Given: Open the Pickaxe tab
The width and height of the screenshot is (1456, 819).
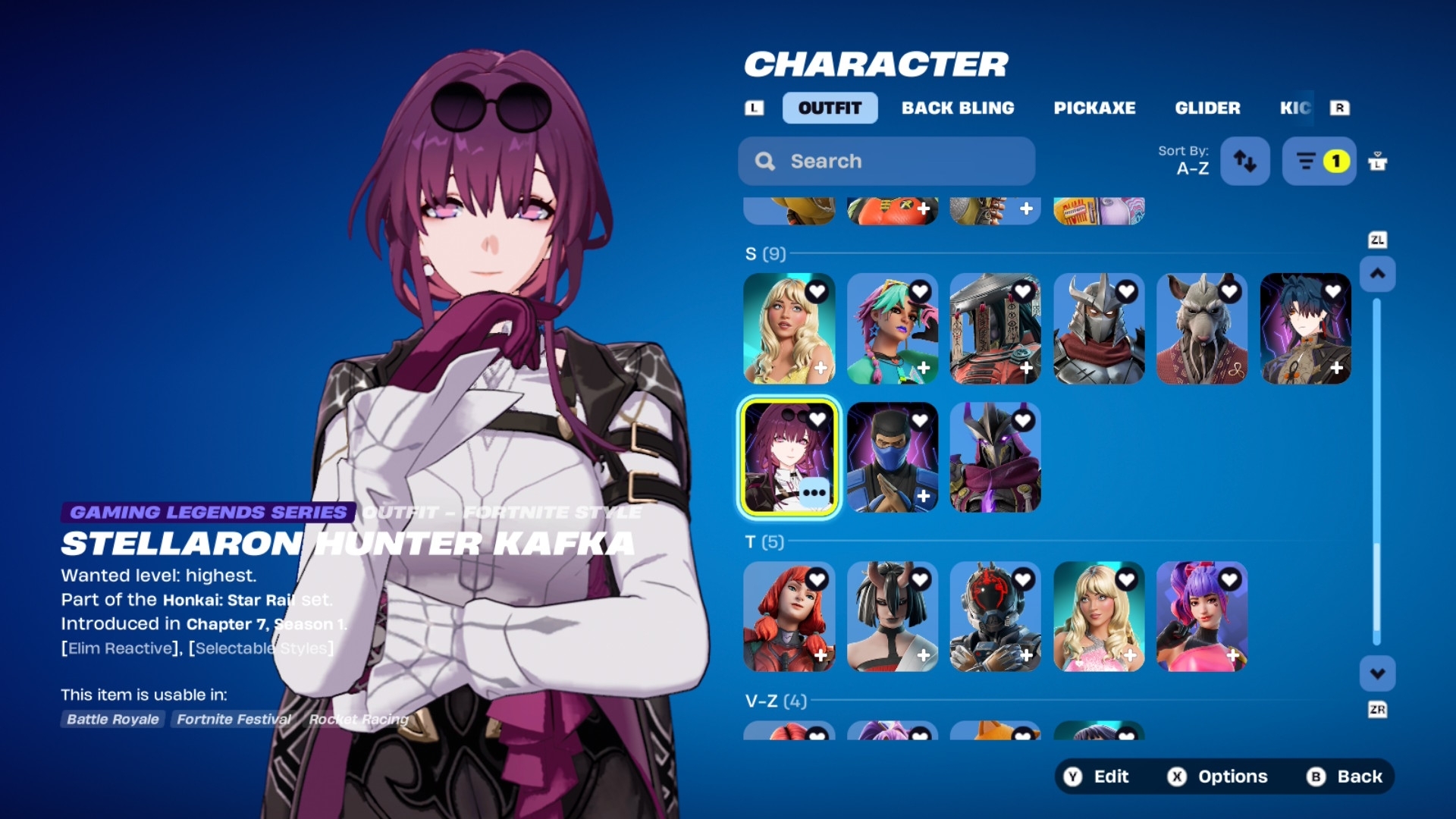Looking at the screenshot, I should [x=1094, y=108].
